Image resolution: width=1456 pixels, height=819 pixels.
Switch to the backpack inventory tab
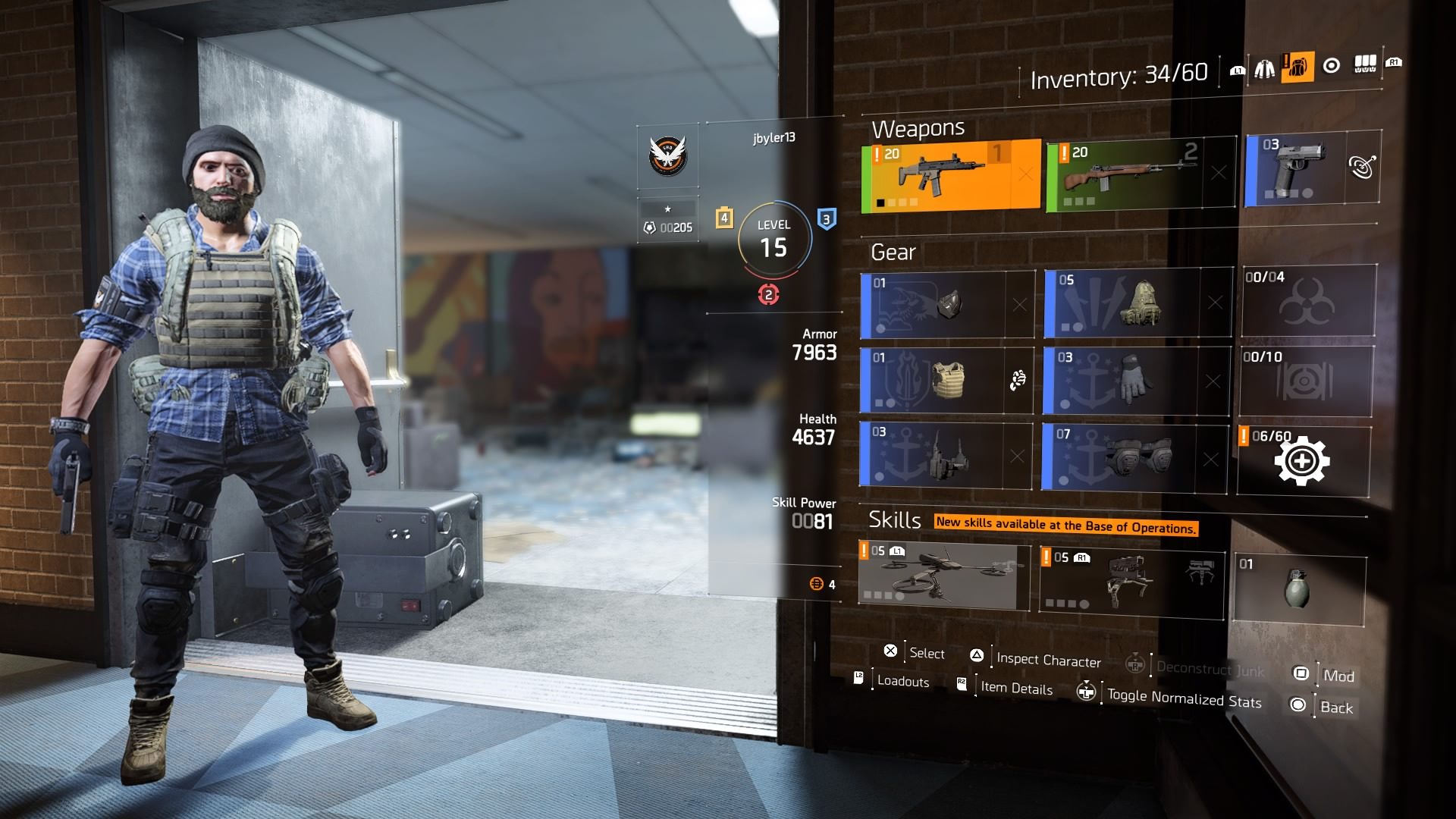coord(1298,67)
